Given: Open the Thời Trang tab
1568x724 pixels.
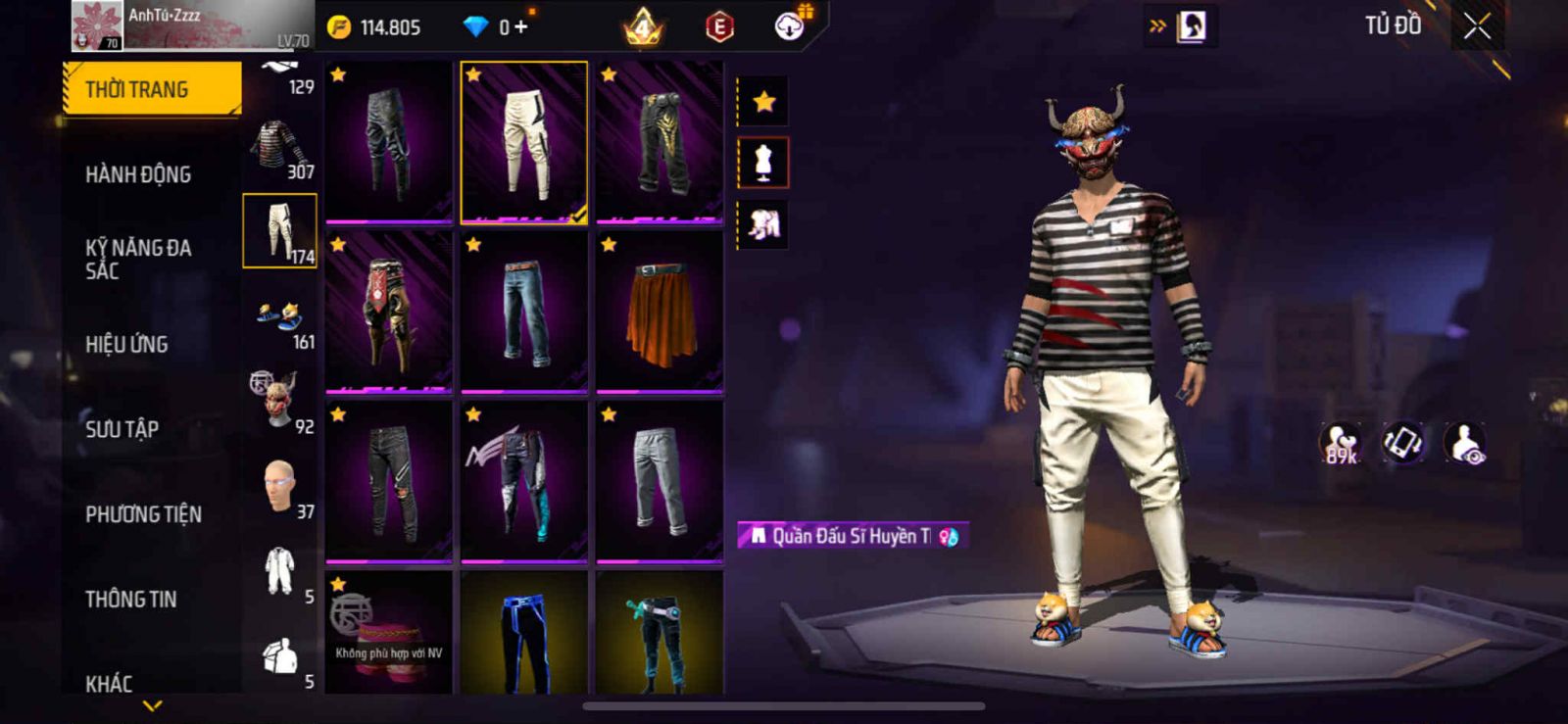Looking at the screenshot, I should click(152, 89).
